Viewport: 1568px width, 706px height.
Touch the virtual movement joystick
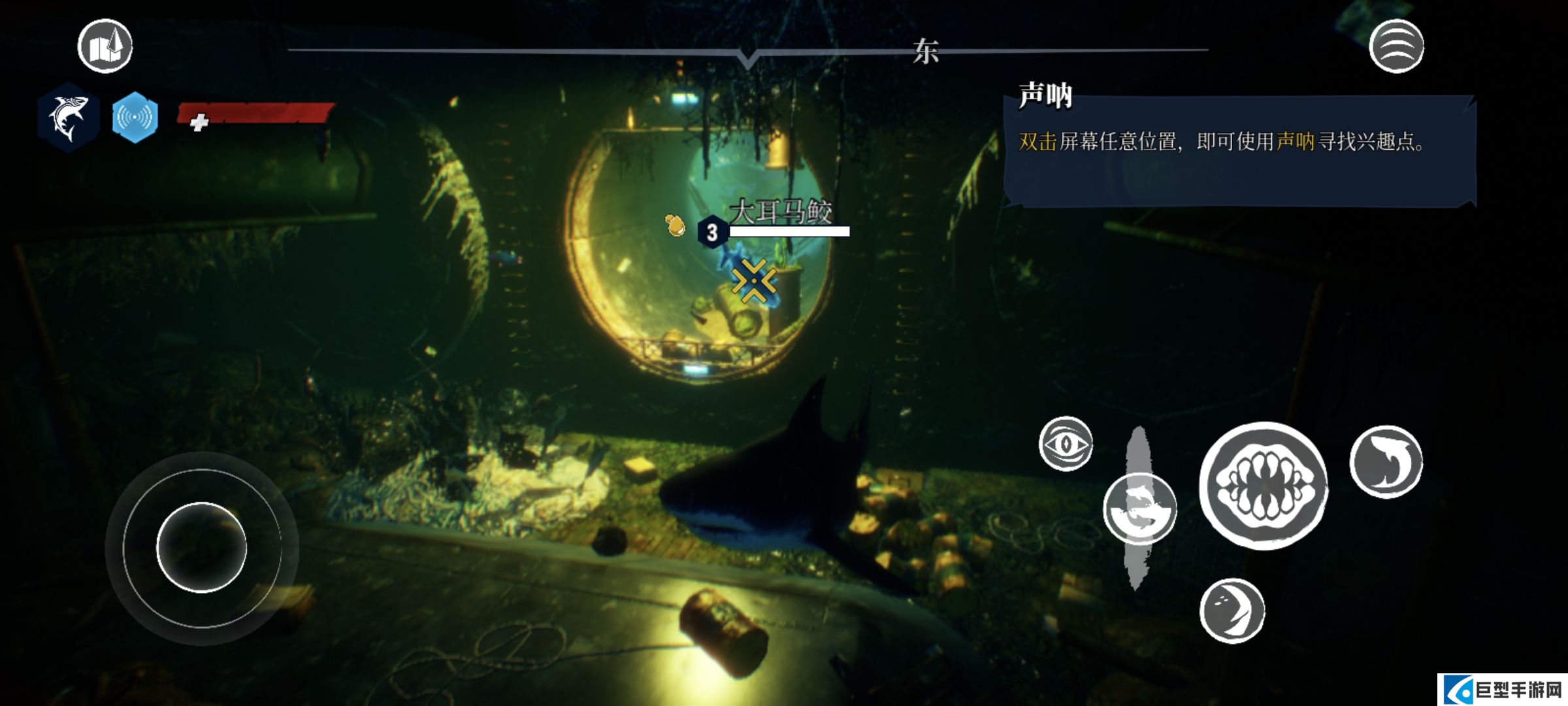click(201, 547)
